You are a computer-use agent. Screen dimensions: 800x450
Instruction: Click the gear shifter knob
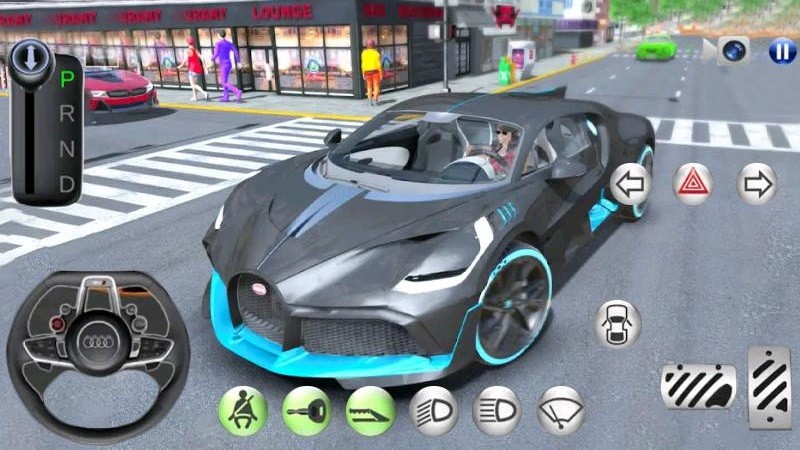click(x=30, y=57)
